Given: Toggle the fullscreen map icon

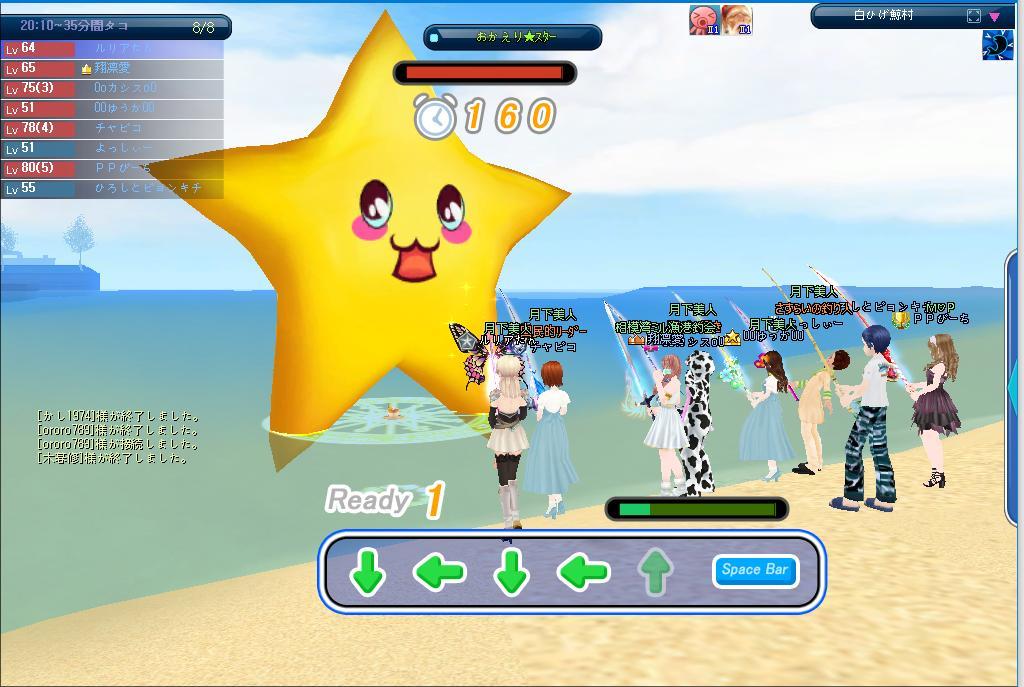Looking at the screenshot, I should point(974,16).
